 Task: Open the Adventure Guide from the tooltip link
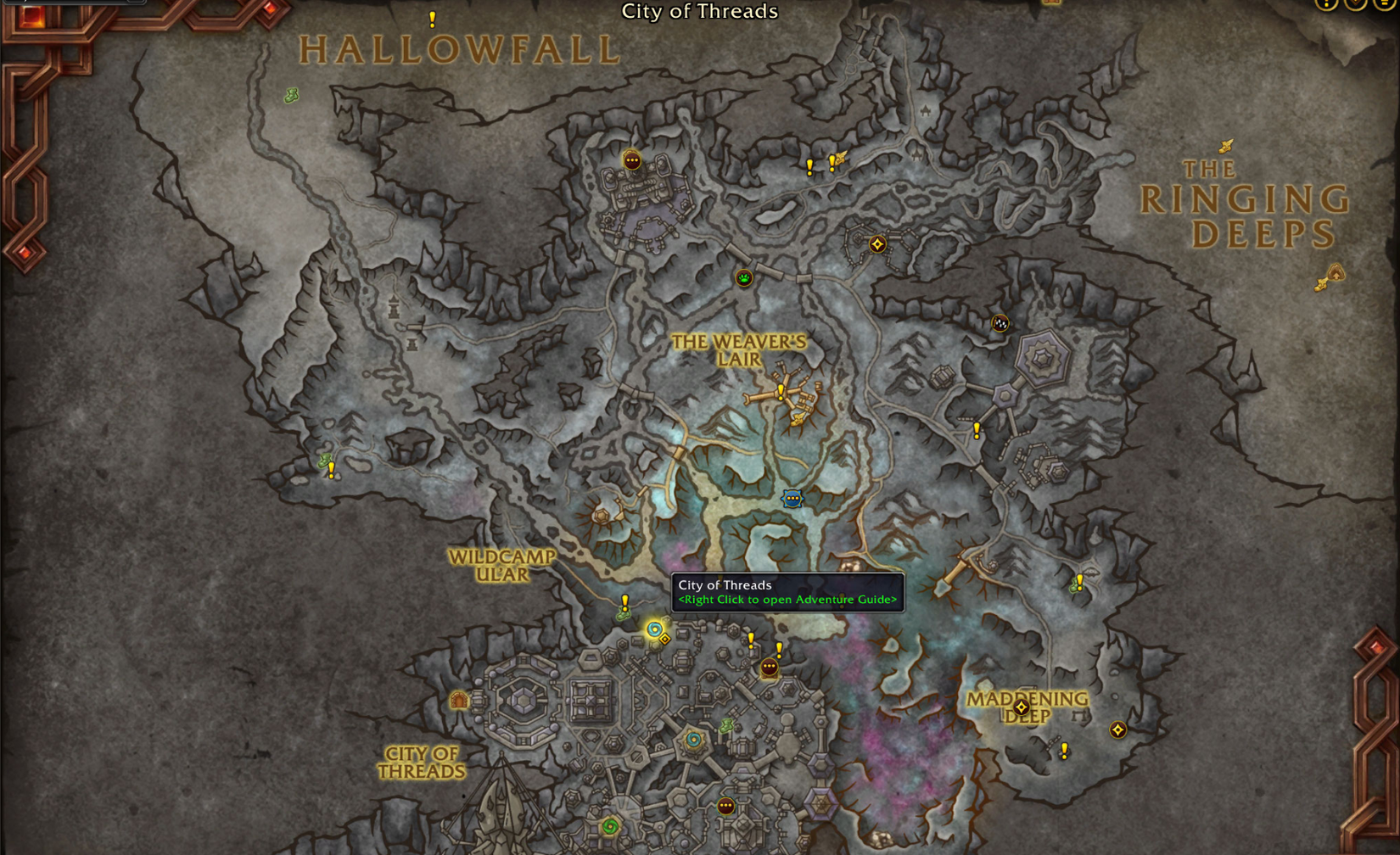[787, 599]
